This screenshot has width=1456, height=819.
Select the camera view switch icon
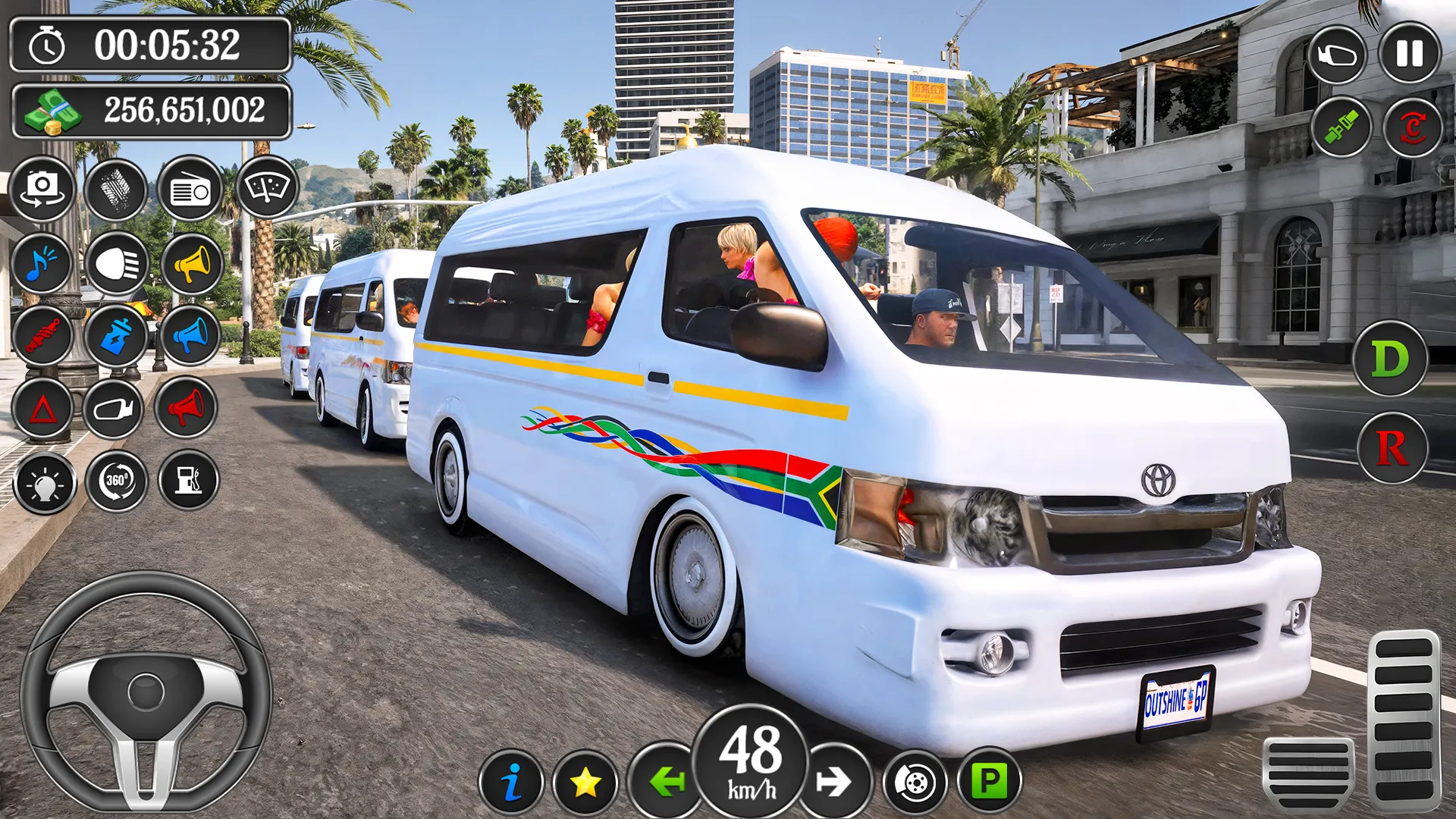43,190
